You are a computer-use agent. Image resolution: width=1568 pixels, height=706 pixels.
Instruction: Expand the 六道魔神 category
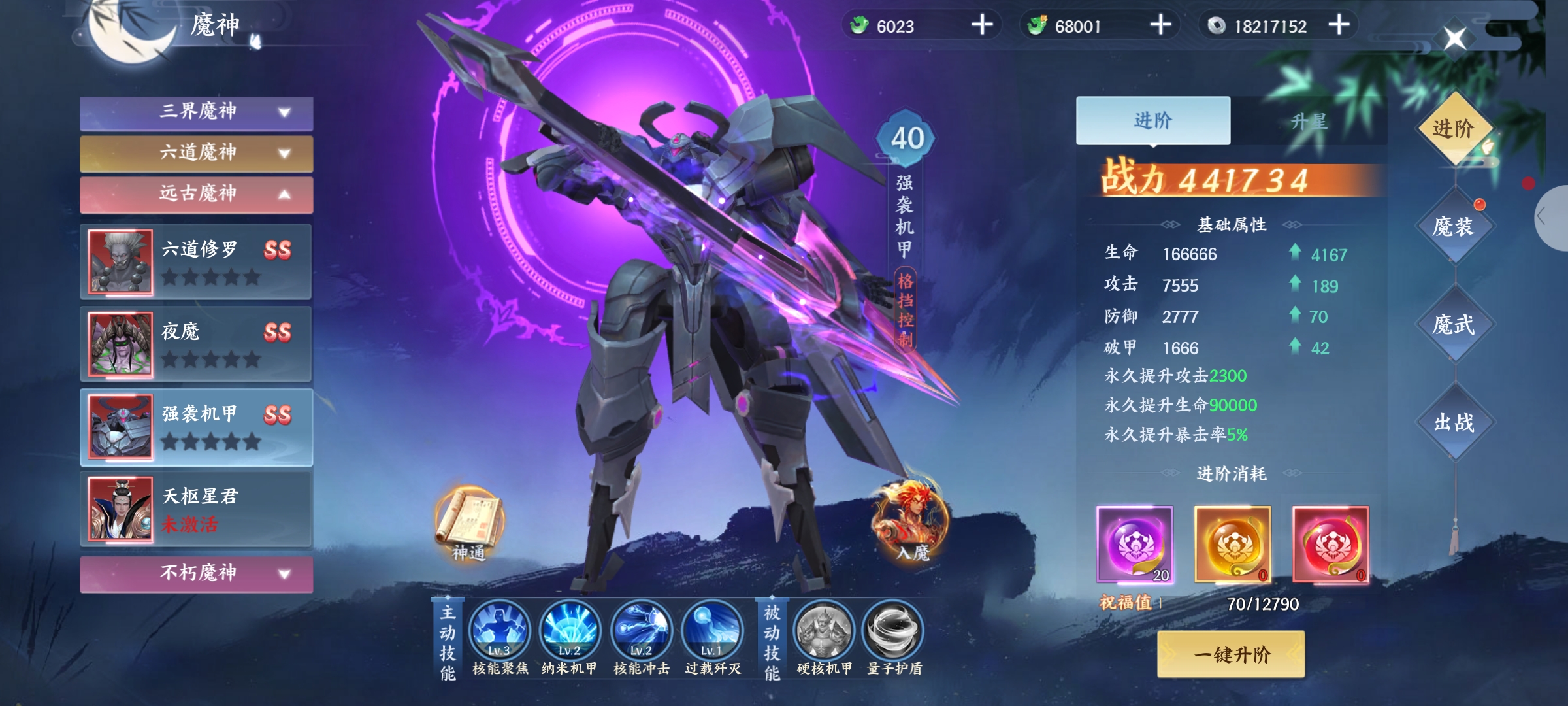tap(196, 154)
